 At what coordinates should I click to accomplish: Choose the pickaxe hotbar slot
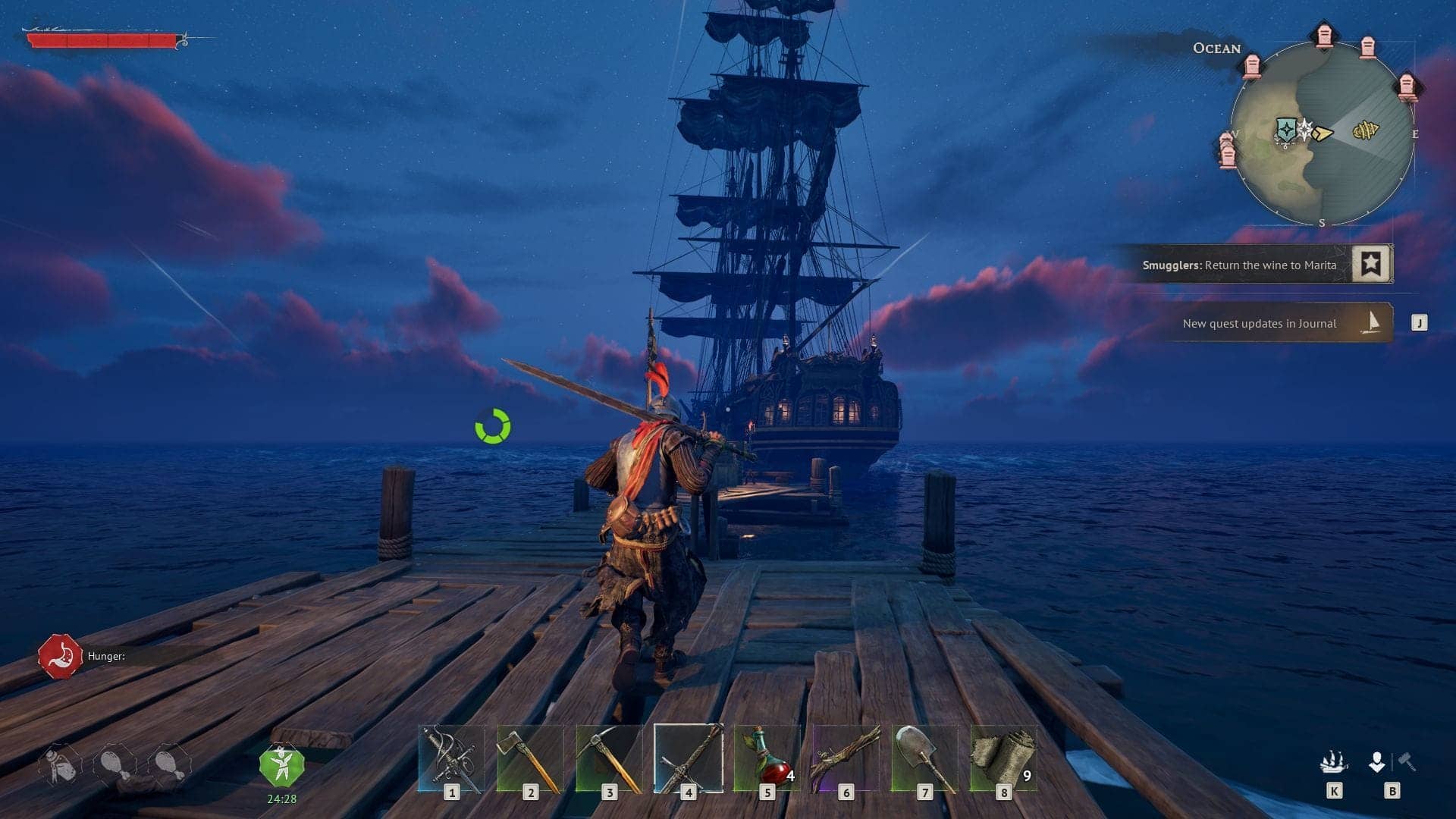click(x=609, y=758)
